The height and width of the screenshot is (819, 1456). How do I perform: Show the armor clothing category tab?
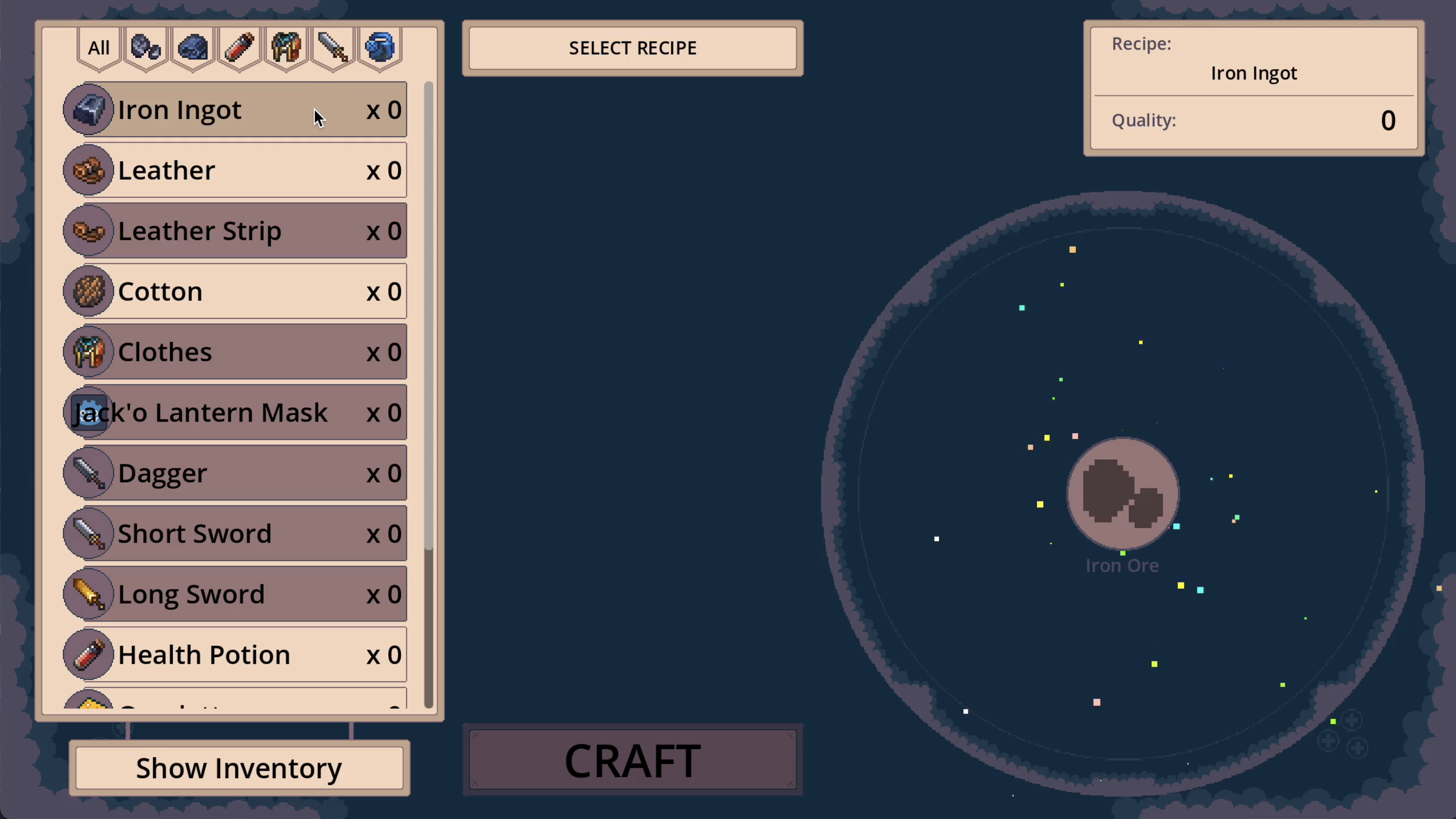(286, 48)
